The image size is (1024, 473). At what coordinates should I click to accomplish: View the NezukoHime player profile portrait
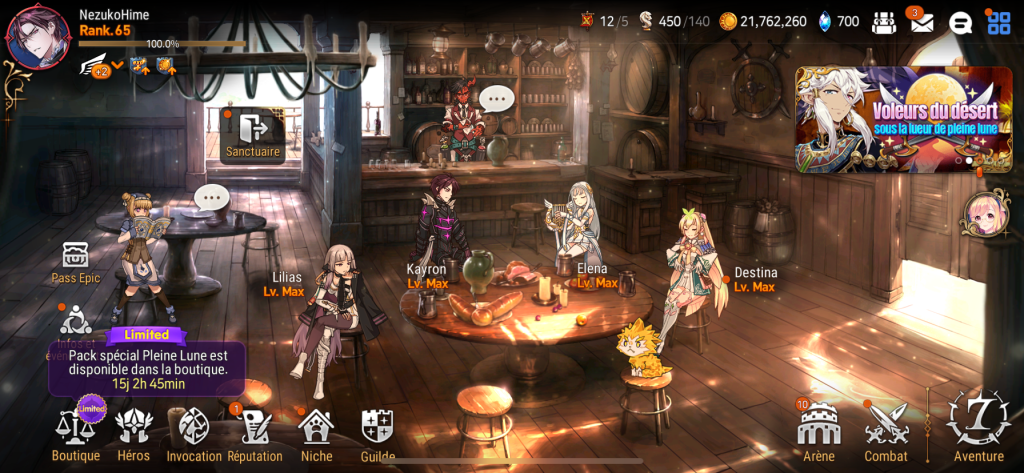38,38
